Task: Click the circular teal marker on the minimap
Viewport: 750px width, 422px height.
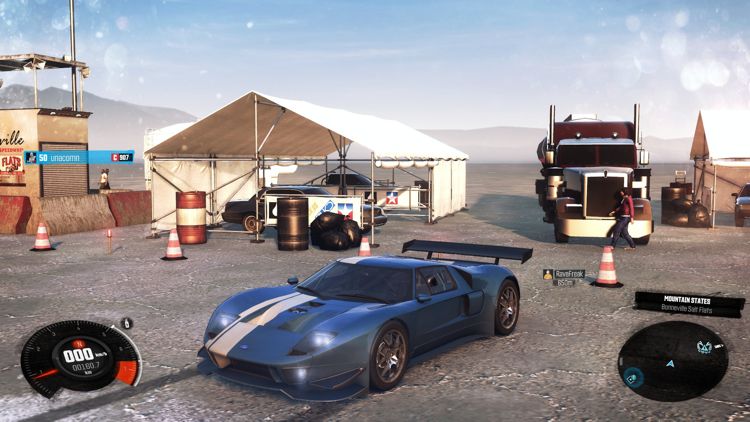Action: click(x=633, y=376)
